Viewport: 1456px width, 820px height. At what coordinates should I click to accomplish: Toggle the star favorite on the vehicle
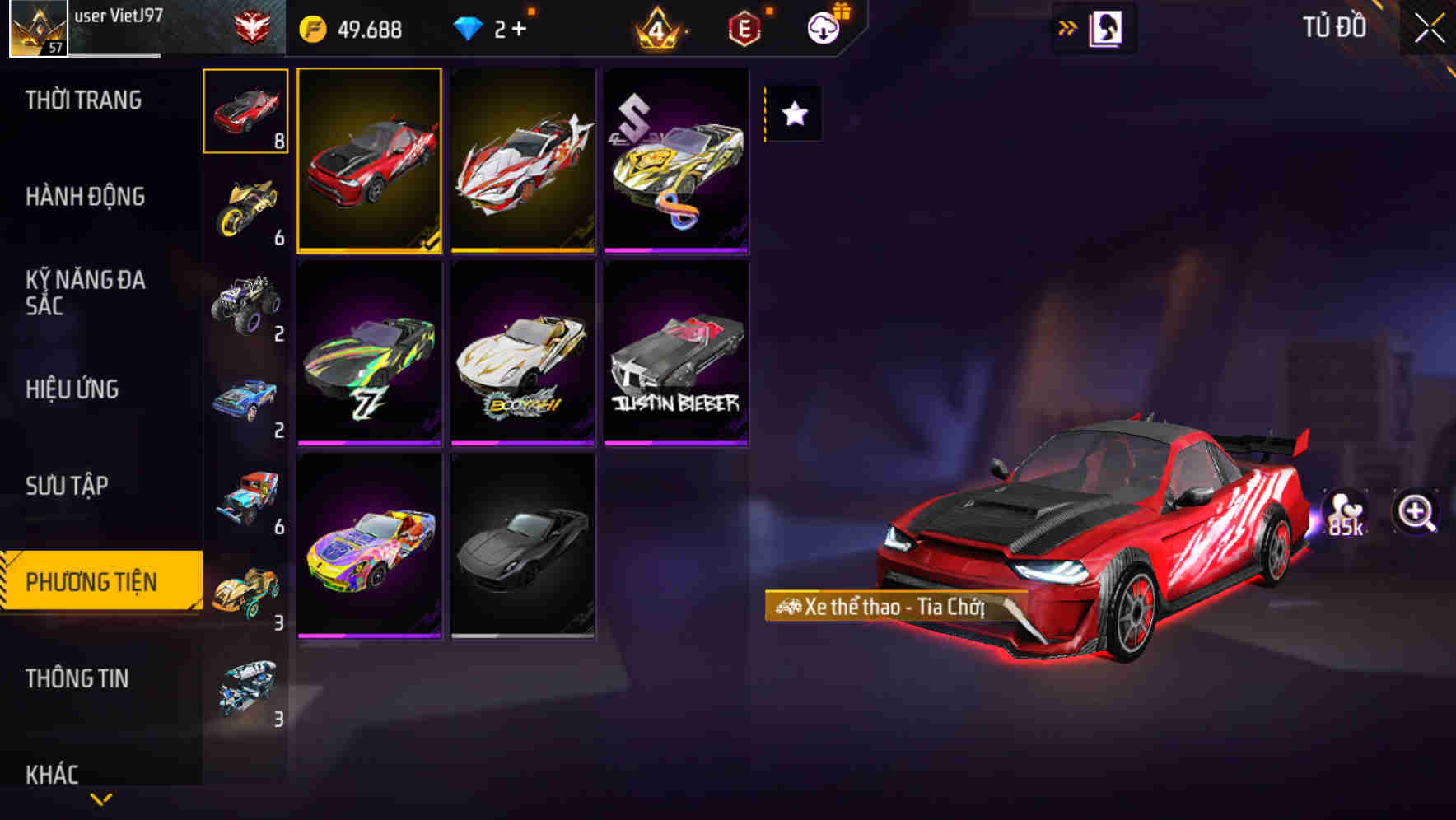(x=793, y=113)
